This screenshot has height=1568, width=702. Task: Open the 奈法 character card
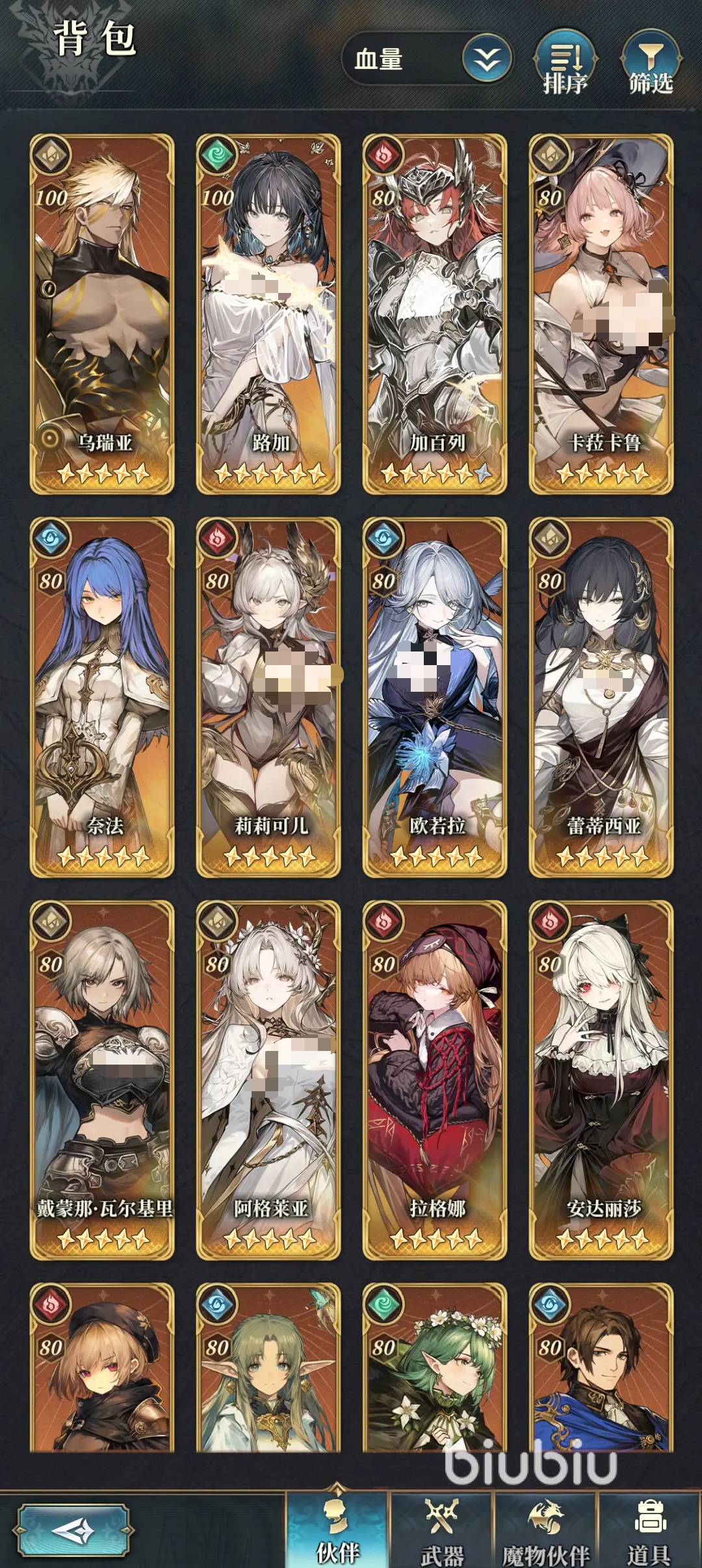click(102, 697)
